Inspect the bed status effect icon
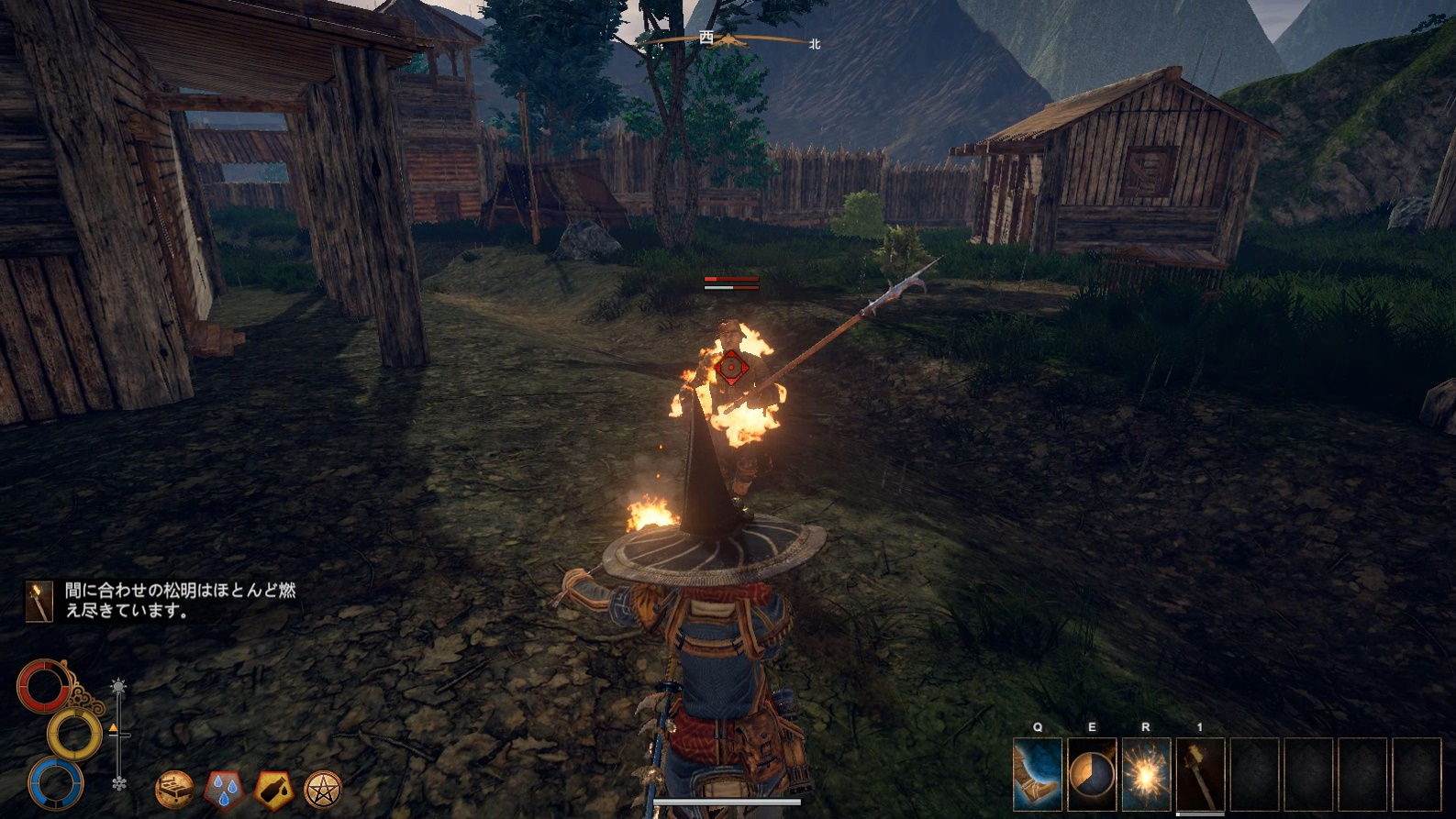The height and width of the screenshot is (819, 1456). (x=174, y=788)
